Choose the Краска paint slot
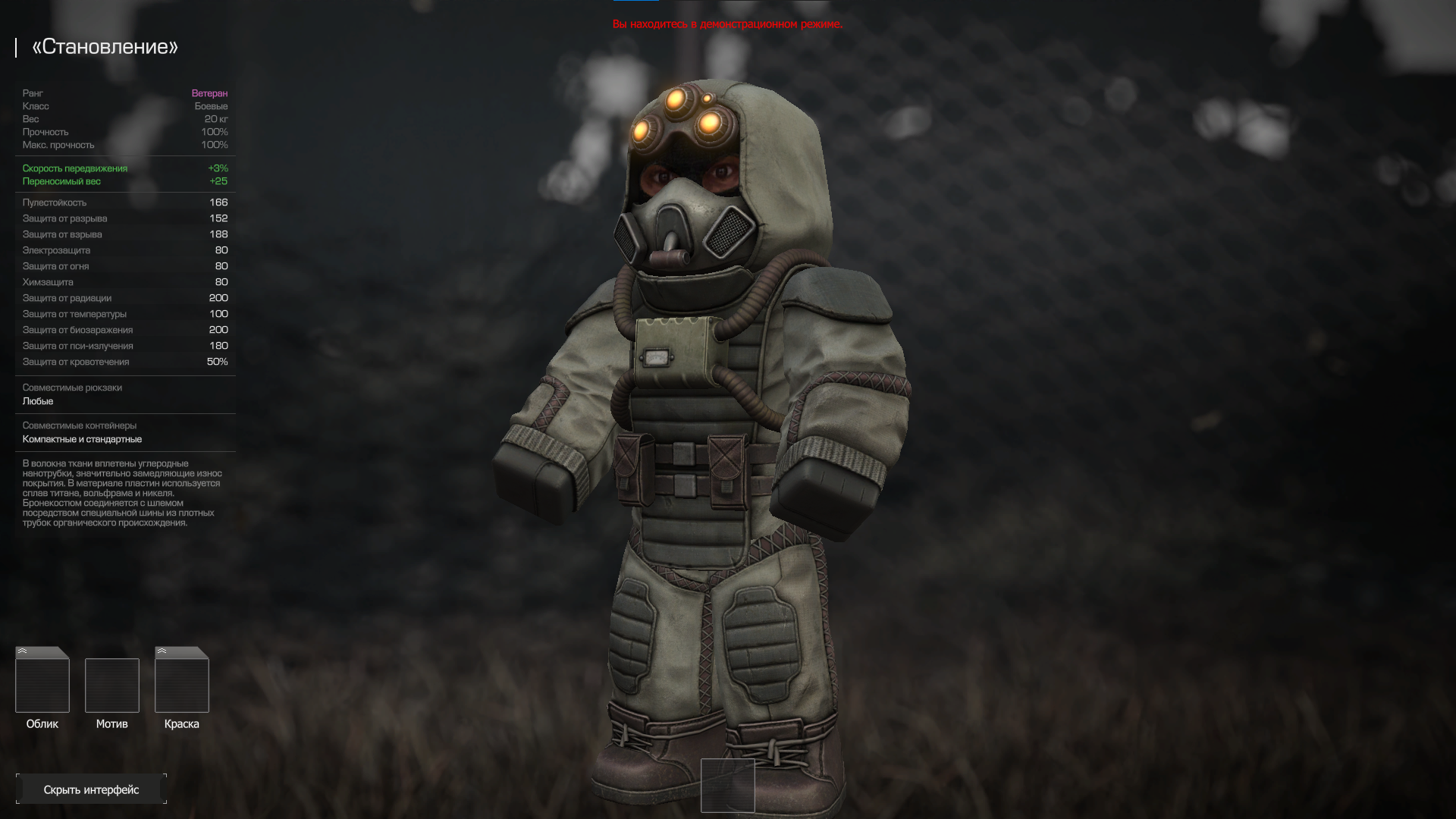Viewport: 1456px width, 819px height. pos(182,681)
